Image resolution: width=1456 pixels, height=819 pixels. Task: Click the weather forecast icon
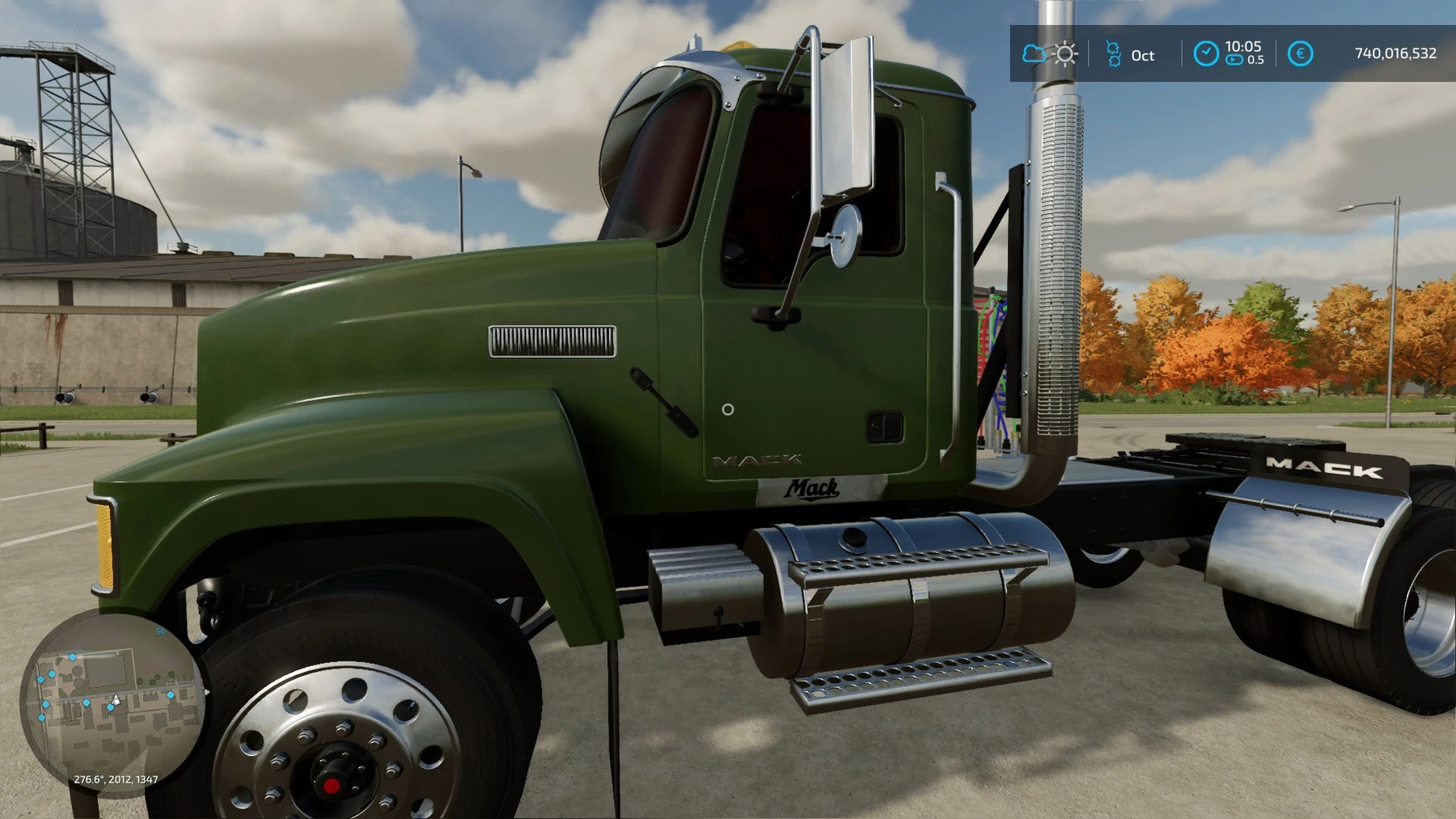point(1051,54)
